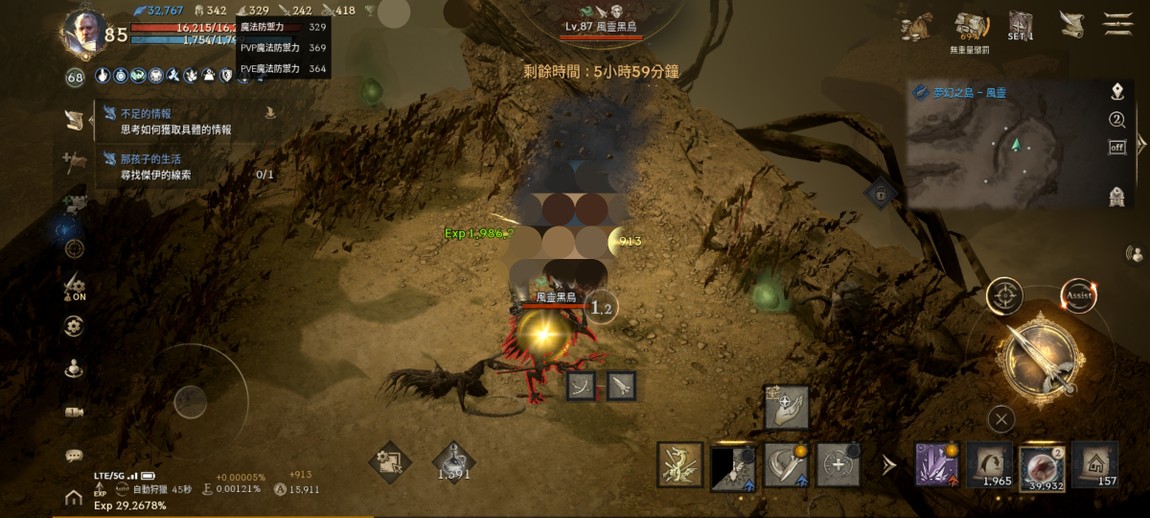
Task: Tap the main sword attack button
Action: [x=1042, y=357]
